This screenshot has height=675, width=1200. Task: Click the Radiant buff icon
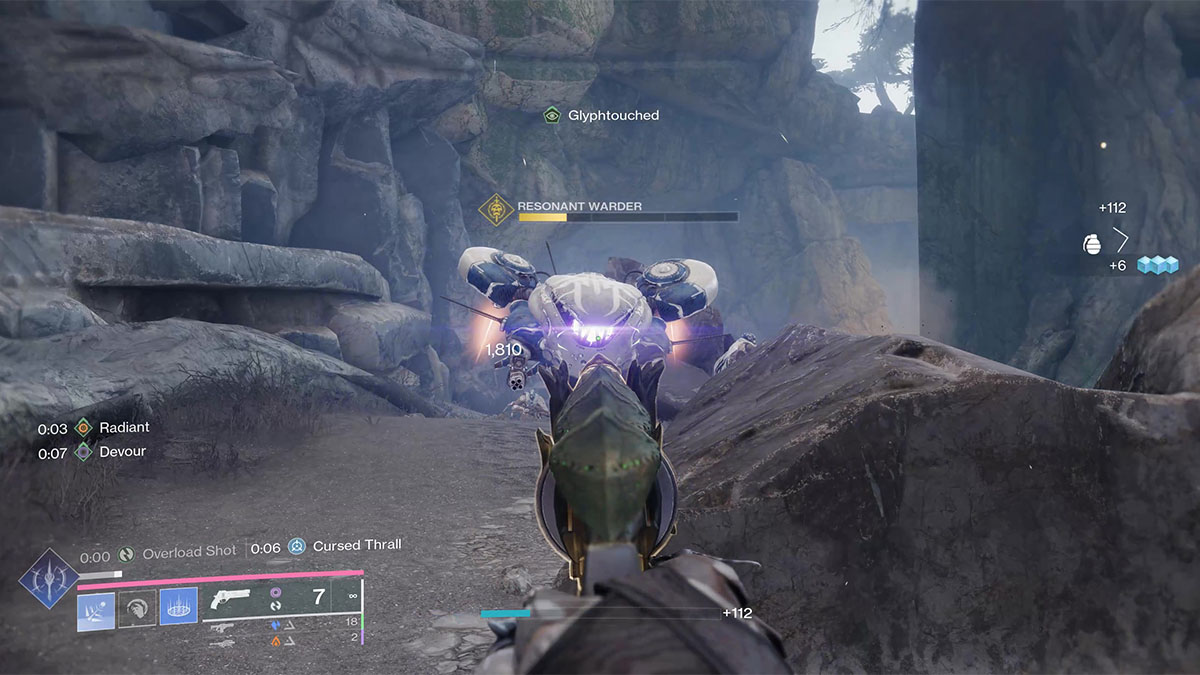click(x=83, y=428)
